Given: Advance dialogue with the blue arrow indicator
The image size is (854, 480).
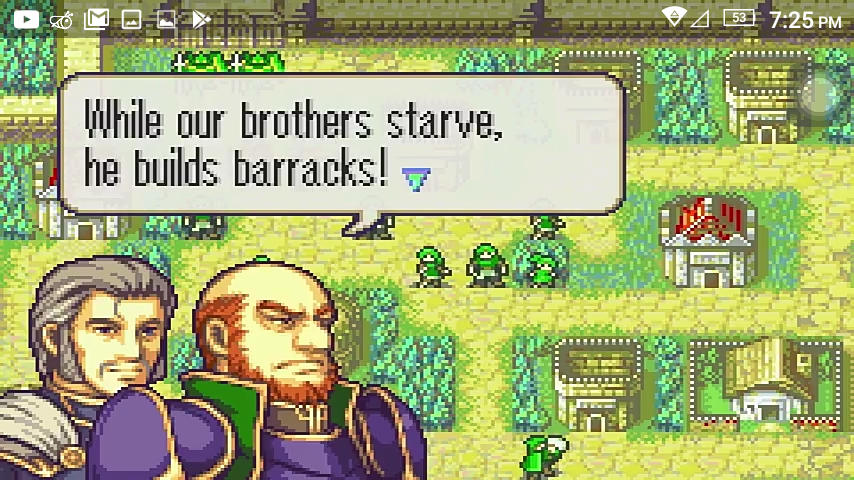Looking at the screenshot, I should tap(416, 179).
